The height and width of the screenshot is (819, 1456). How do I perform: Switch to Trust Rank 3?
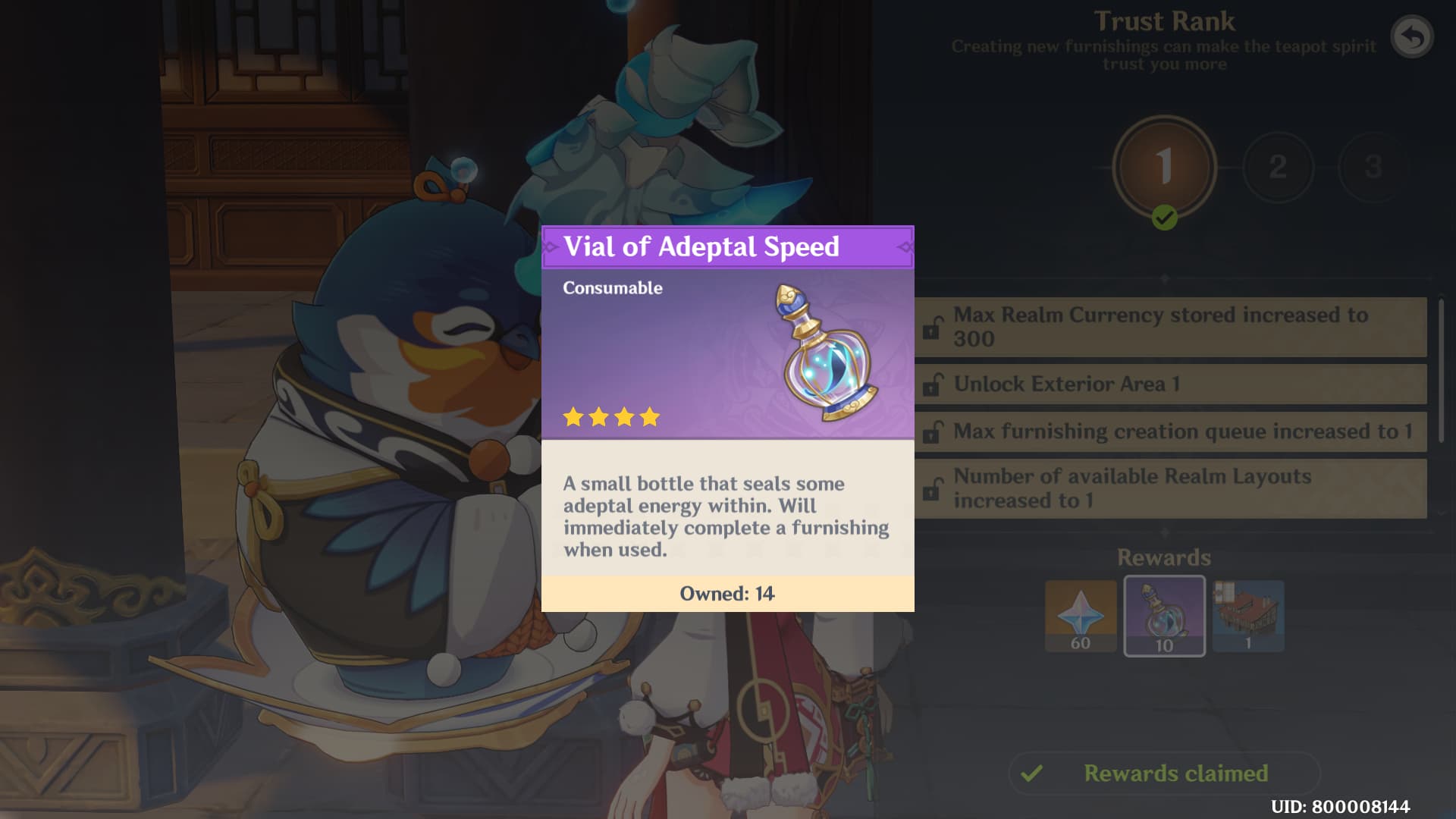[x=1372, y=167]
